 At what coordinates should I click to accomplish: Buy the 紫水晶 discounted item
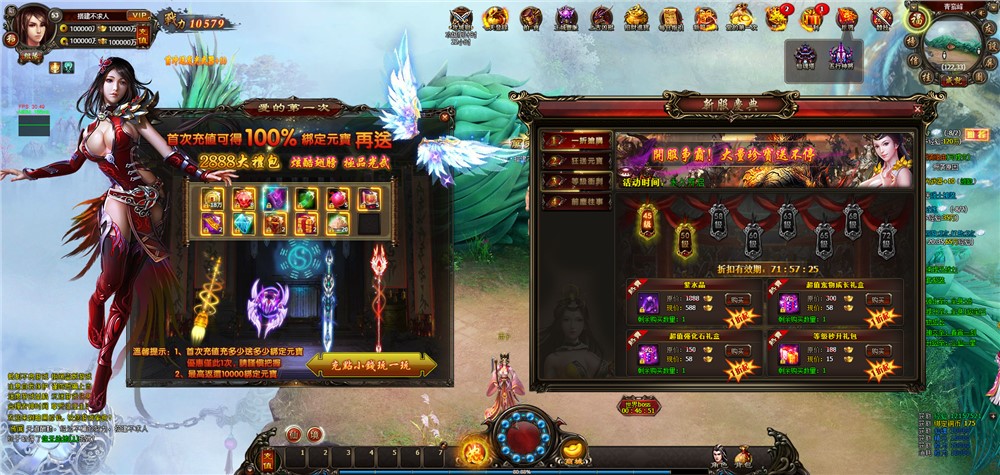[736, 299]
